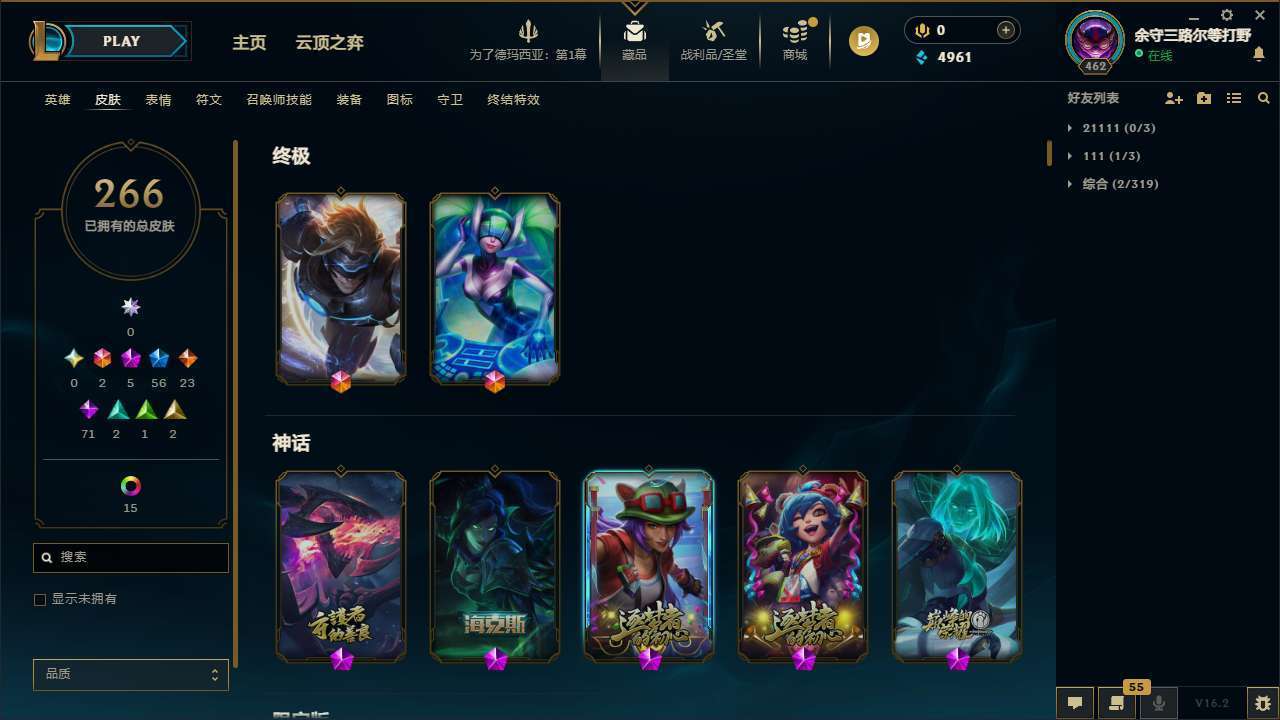Open the 商城 store icon
This screenshot has height=720, width=1280.
pos(795,32)
